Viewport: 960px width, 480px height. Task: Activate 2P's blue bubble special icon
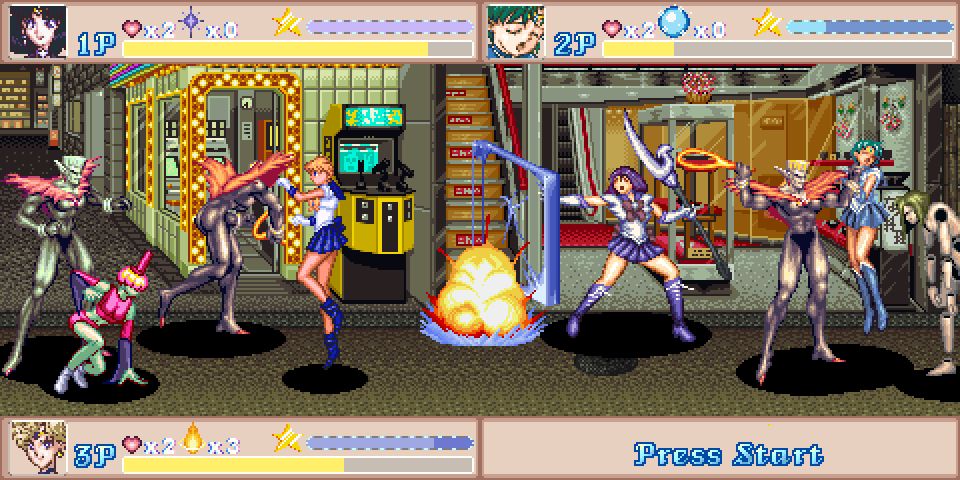[x=673, y=24]
